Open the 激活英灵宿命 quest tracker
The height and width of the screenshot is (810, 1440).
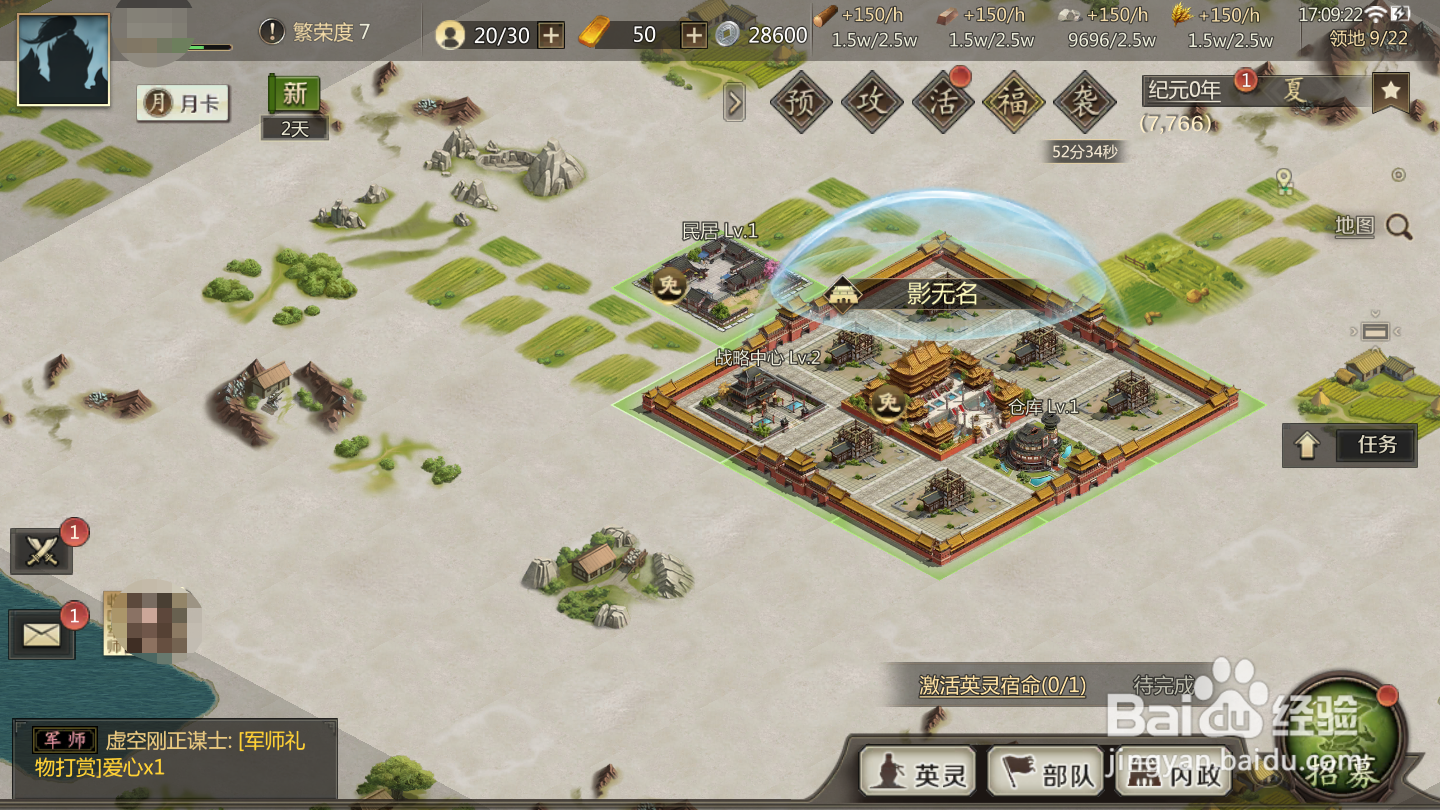[x=1003, y=686]
